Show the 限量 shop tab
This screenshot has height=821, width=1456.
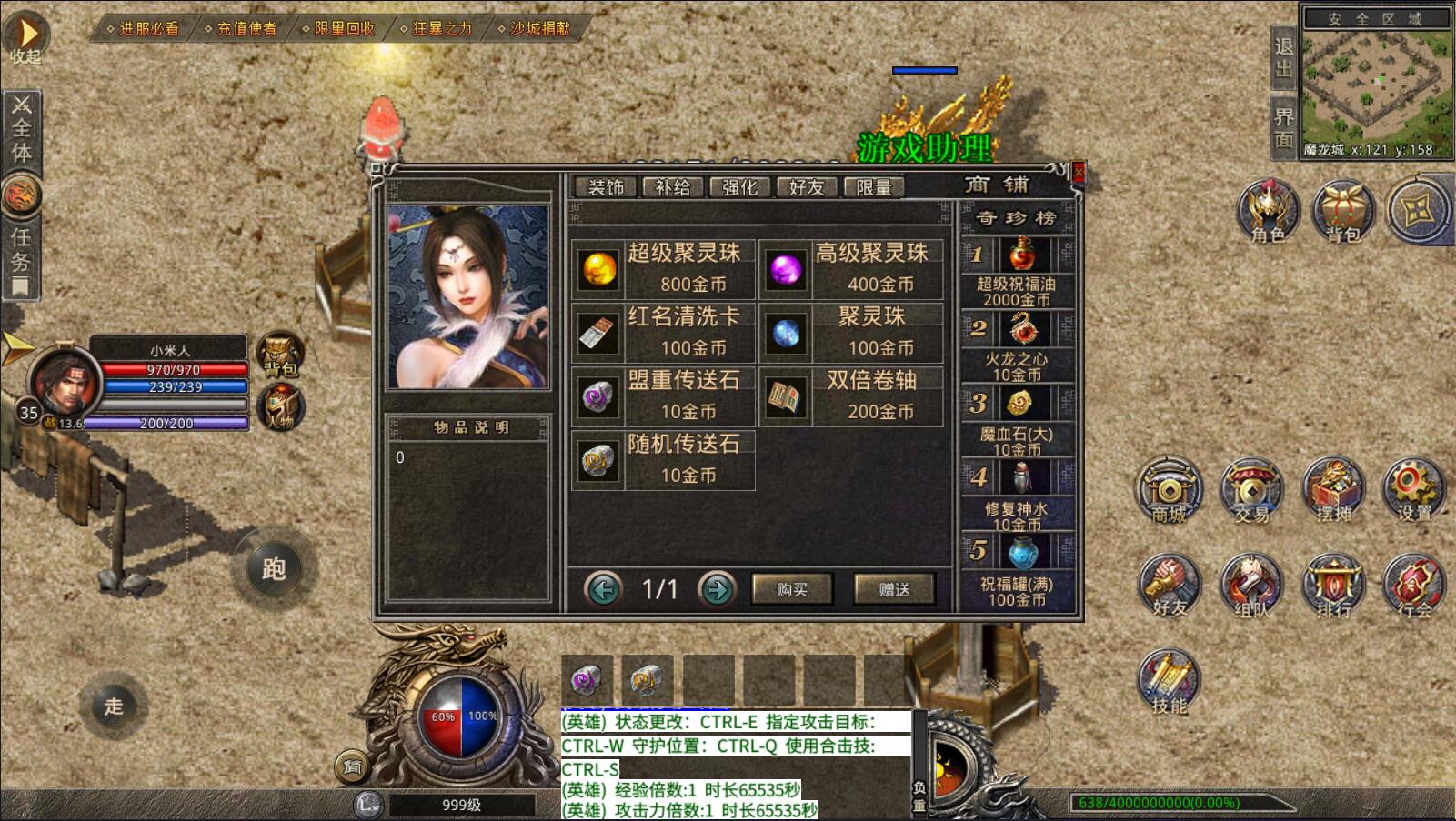tap(874, 187)
